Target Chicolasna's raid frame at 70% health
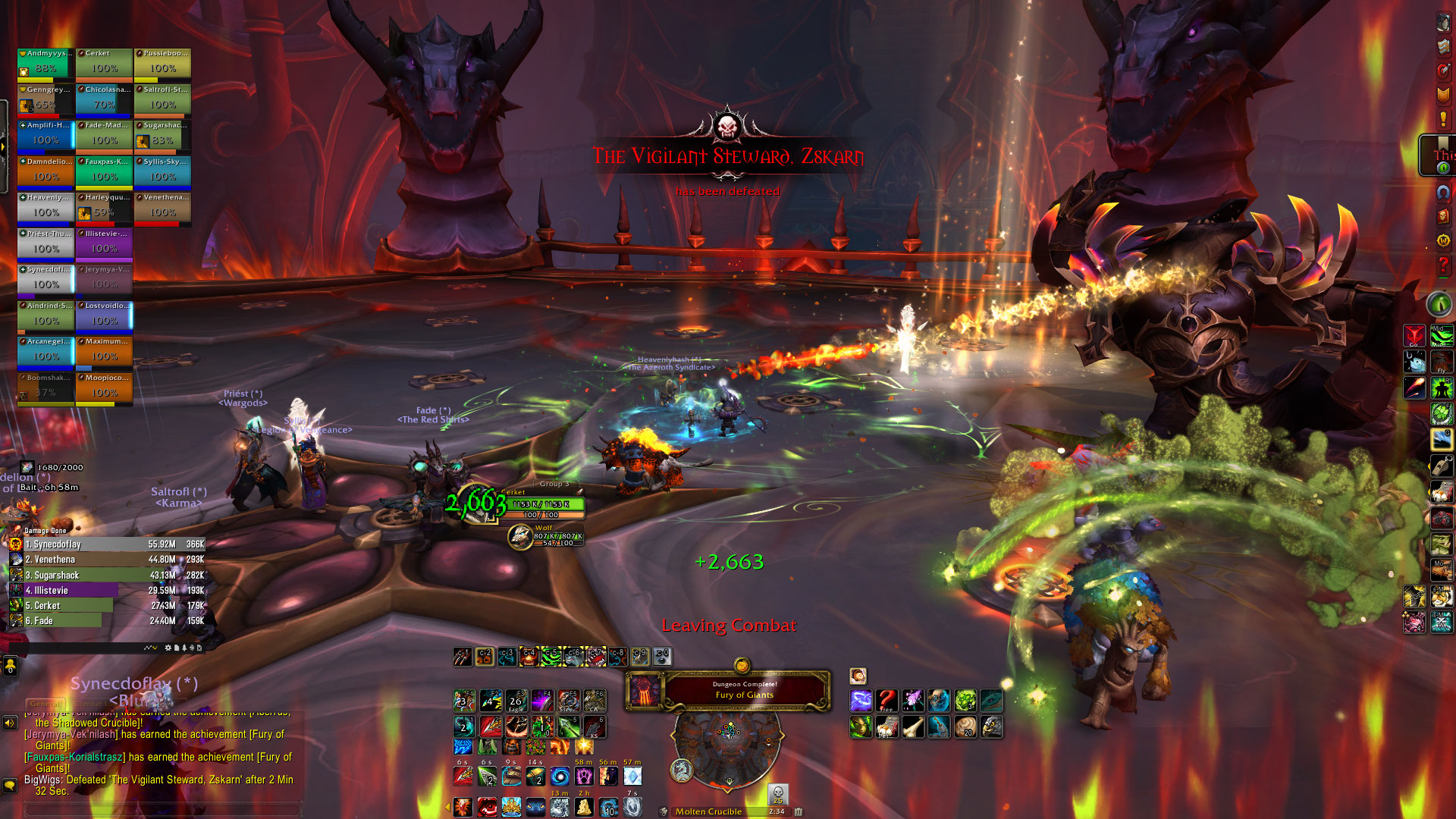 coord(104,100)
